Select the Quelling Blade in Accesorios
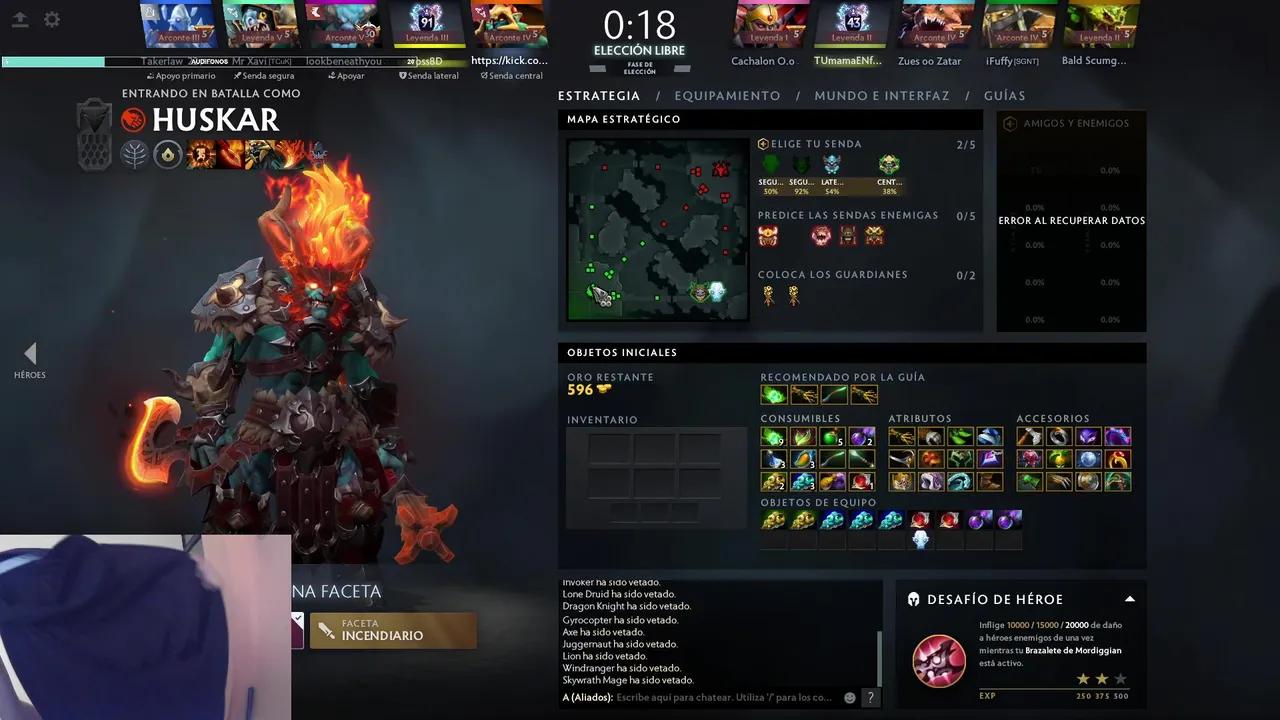1280x720 pixels. 1032,436
